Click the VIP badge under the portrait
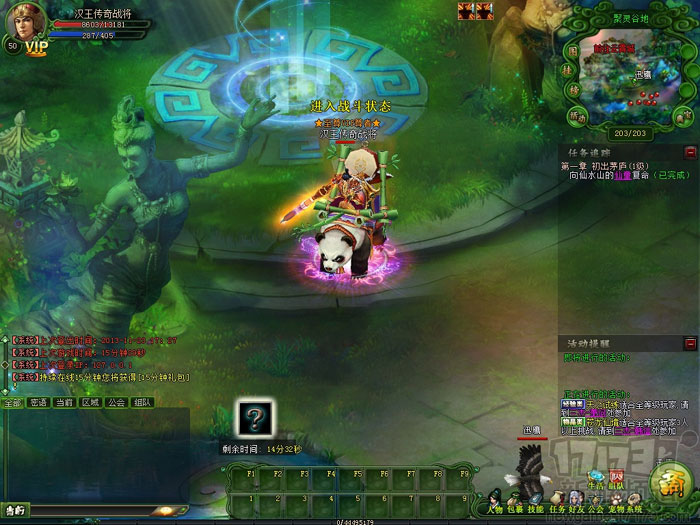The width and height of the screenshot is (700, 525). click(37, 47)
